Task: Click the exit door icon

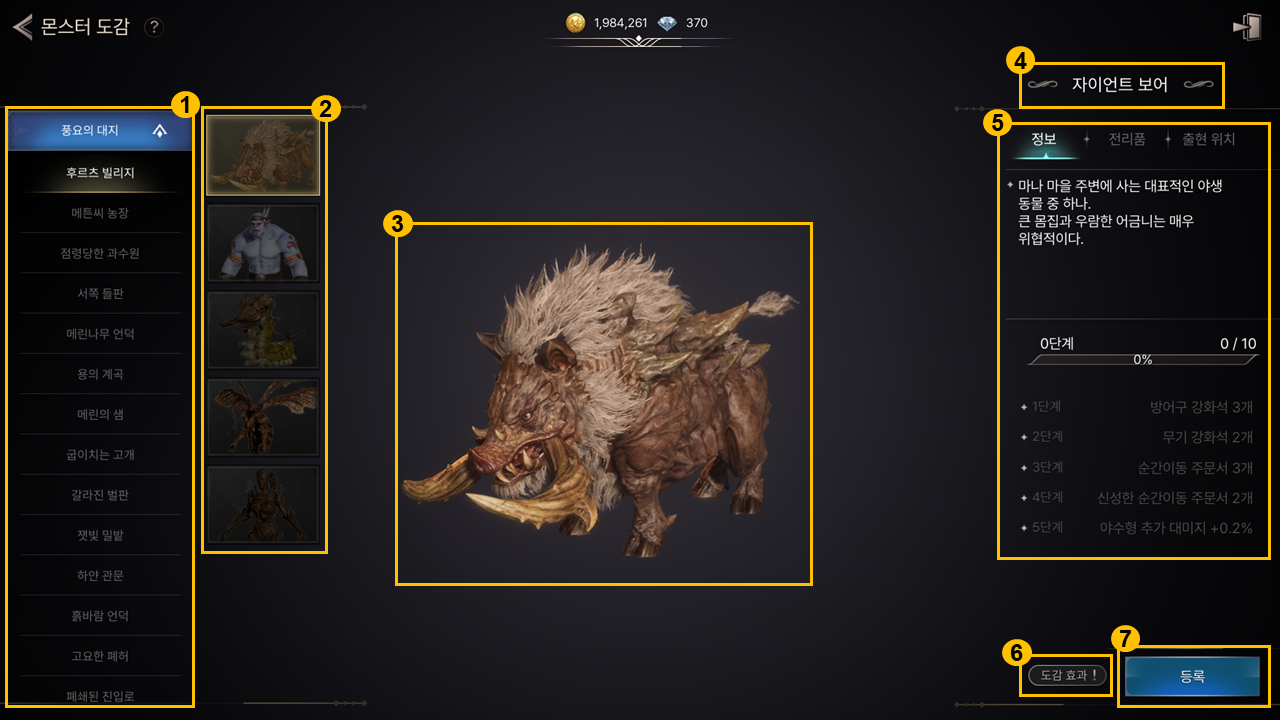Action: pos(1246,27)
